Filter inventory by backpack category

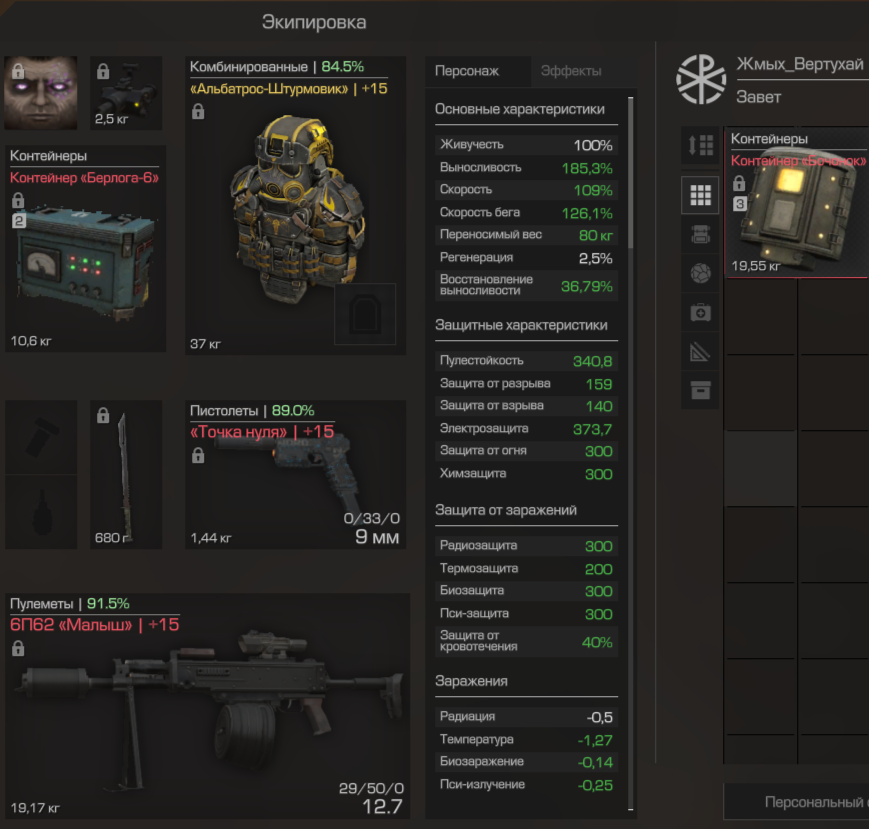click(700, 234)
